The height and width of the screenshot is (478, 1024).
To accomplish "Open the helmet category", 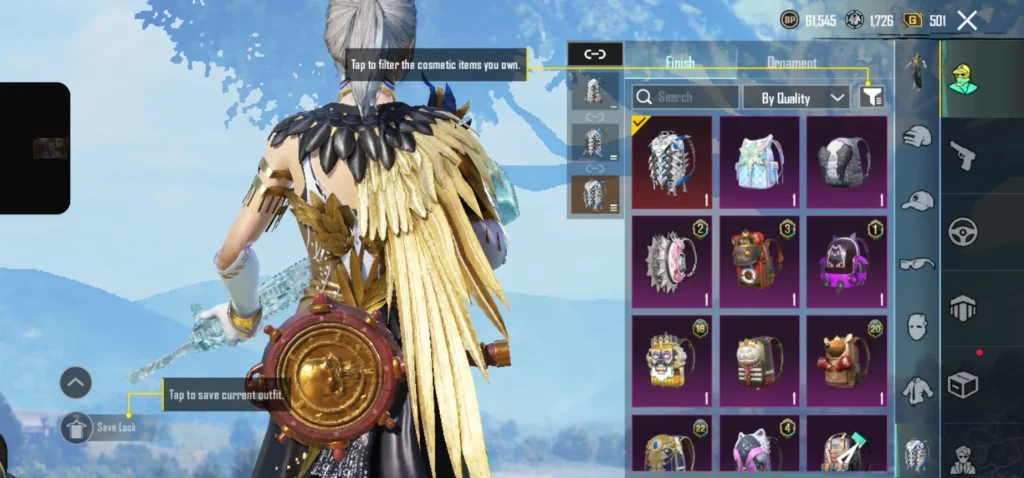I will tap(917, 137).
